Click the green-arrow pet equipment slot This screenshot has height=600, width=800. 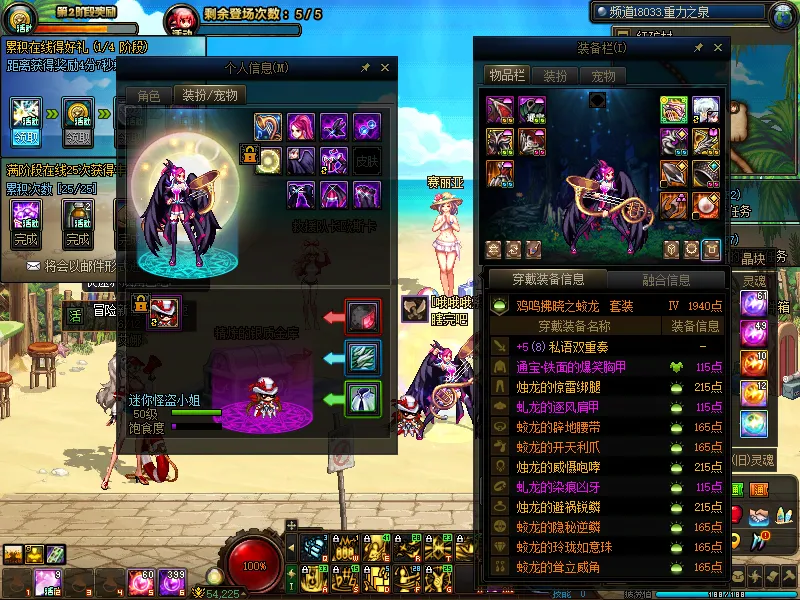(x=361, y=399)
